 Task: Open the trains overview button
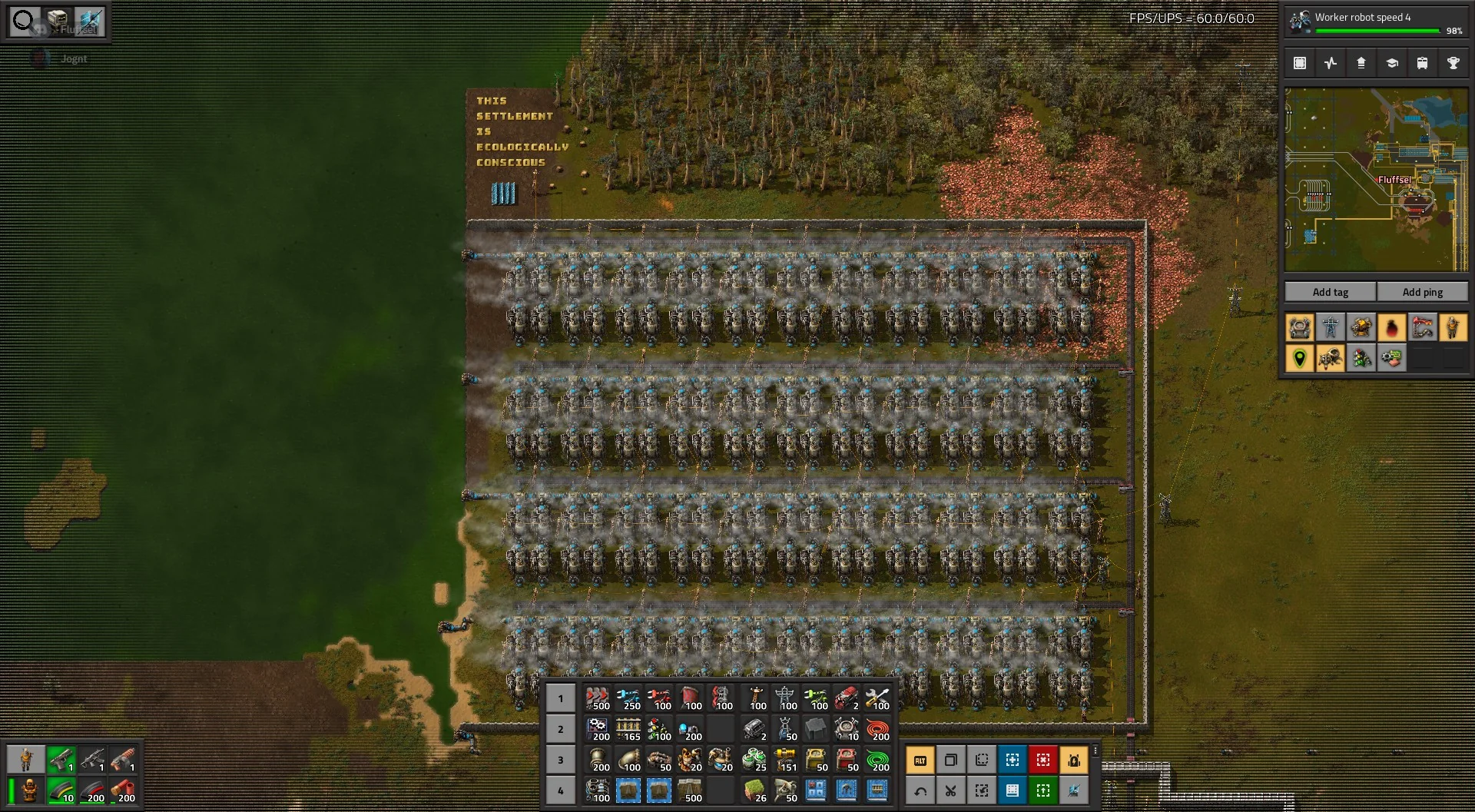tap(1422, 63)
